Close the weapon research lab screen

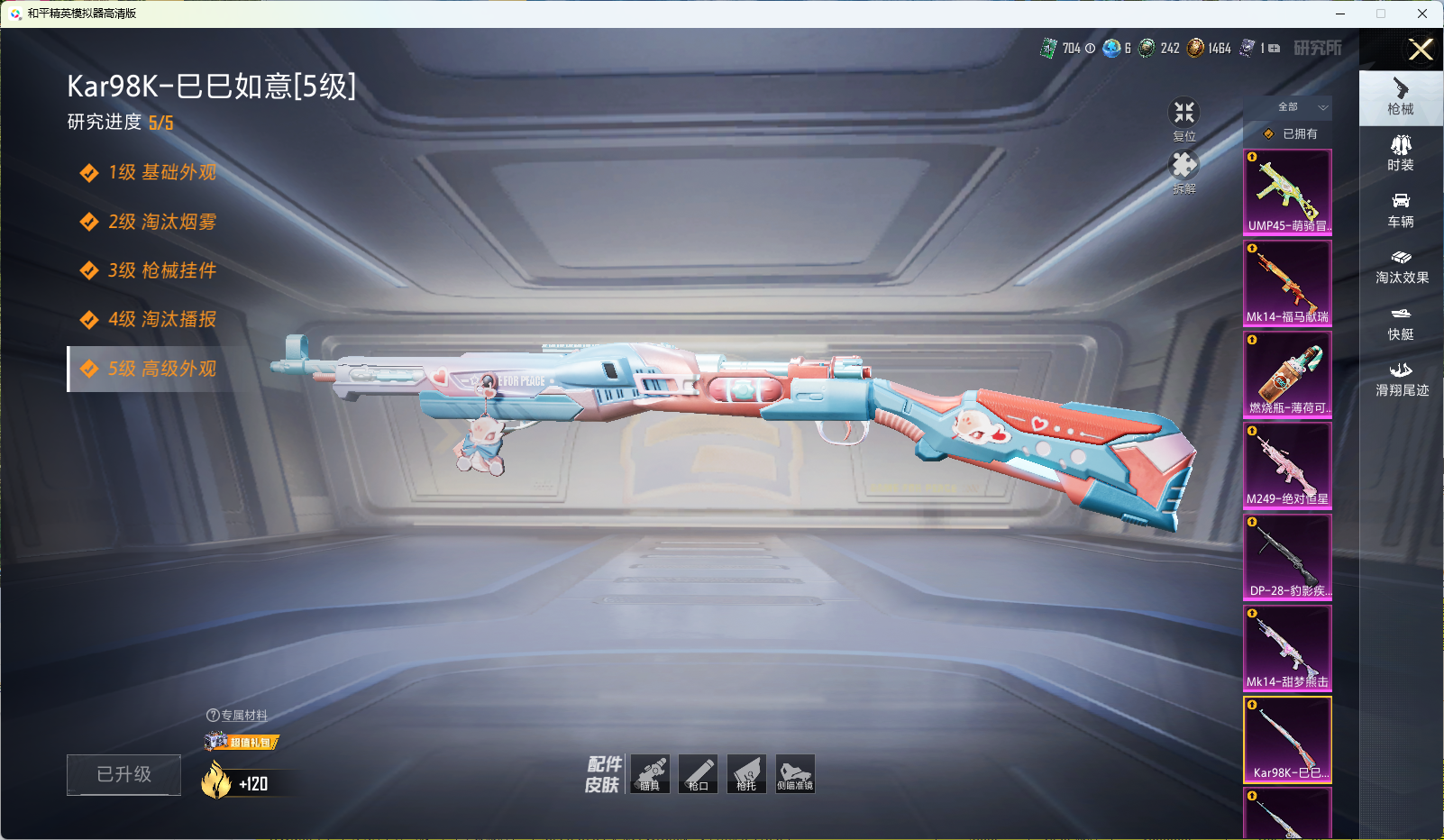(1421, 50)
